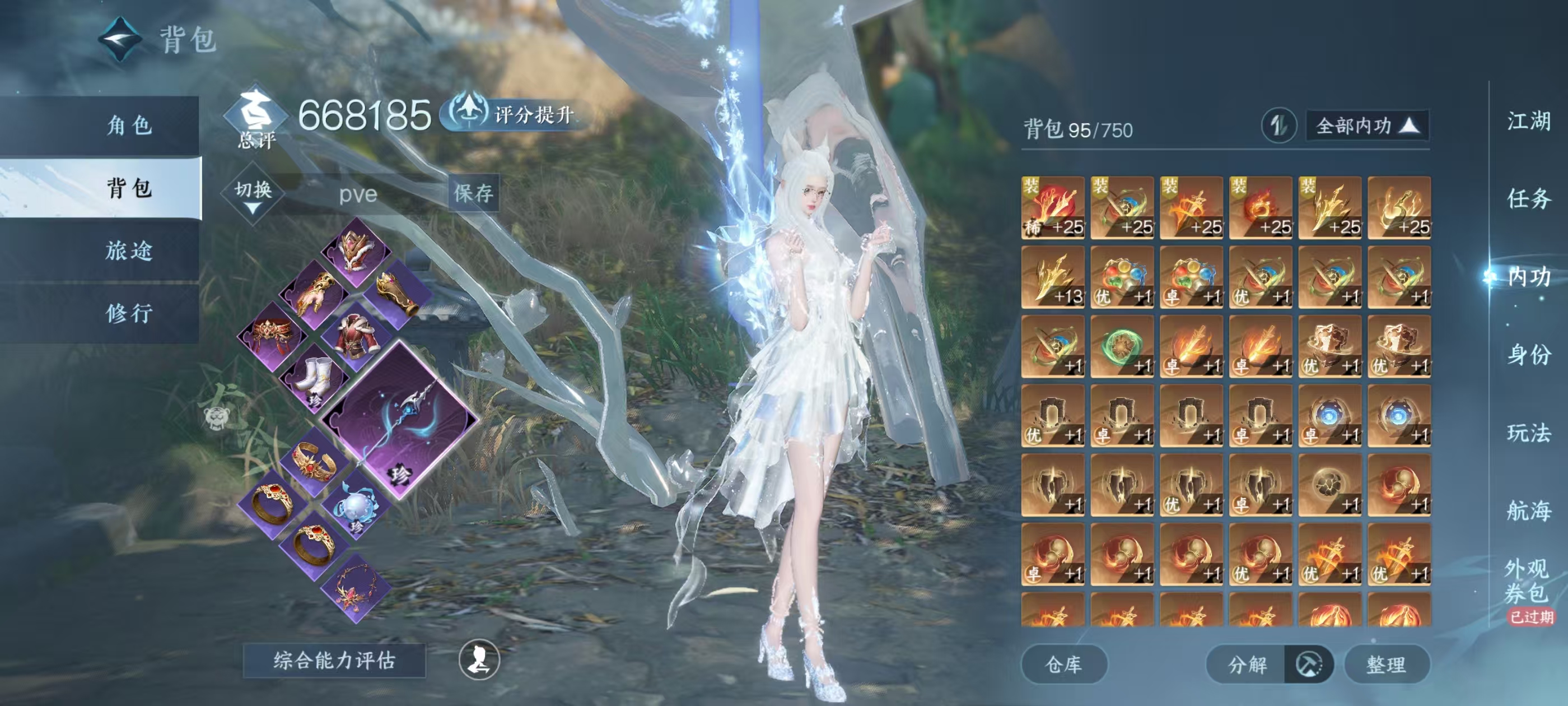Open the 仓库 warehouse
The width and height of the screenshot is (1568, 706).
1063,665
